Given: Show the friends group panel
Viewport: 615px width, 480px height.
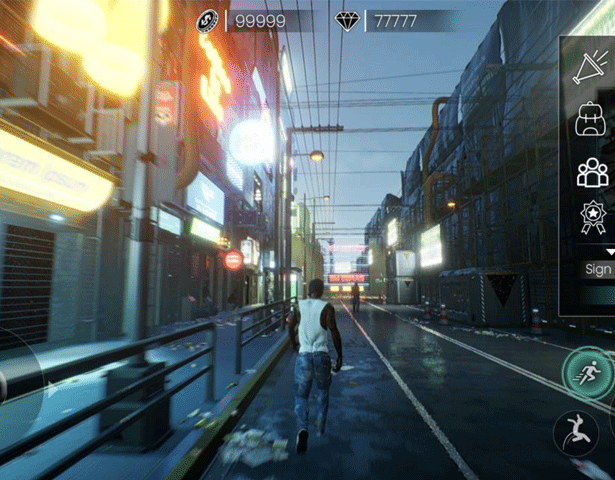Looking at the screenshot, I should (592, 172).
